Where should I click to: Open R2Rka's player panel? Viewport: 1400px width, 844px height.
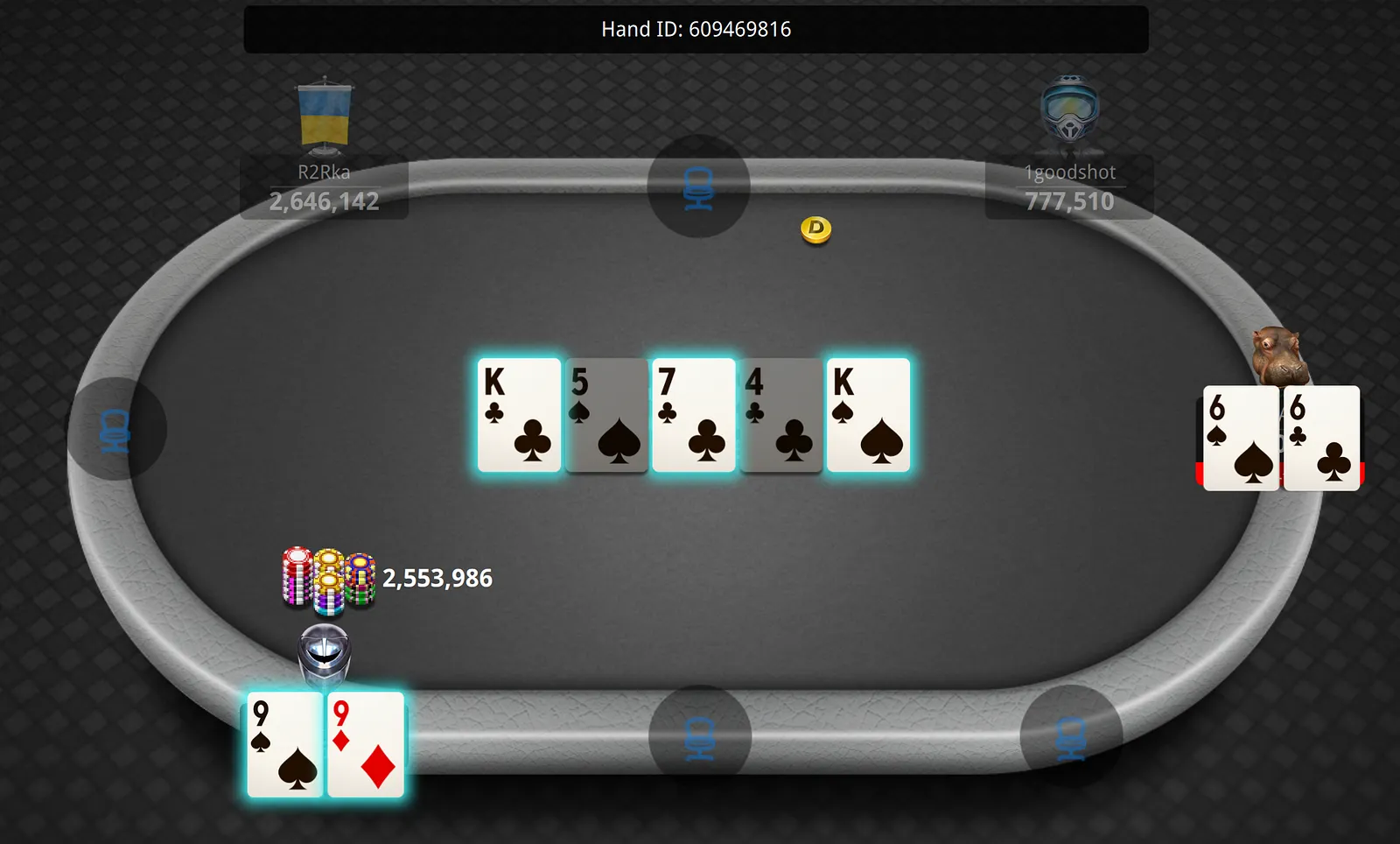click(324, 187)
